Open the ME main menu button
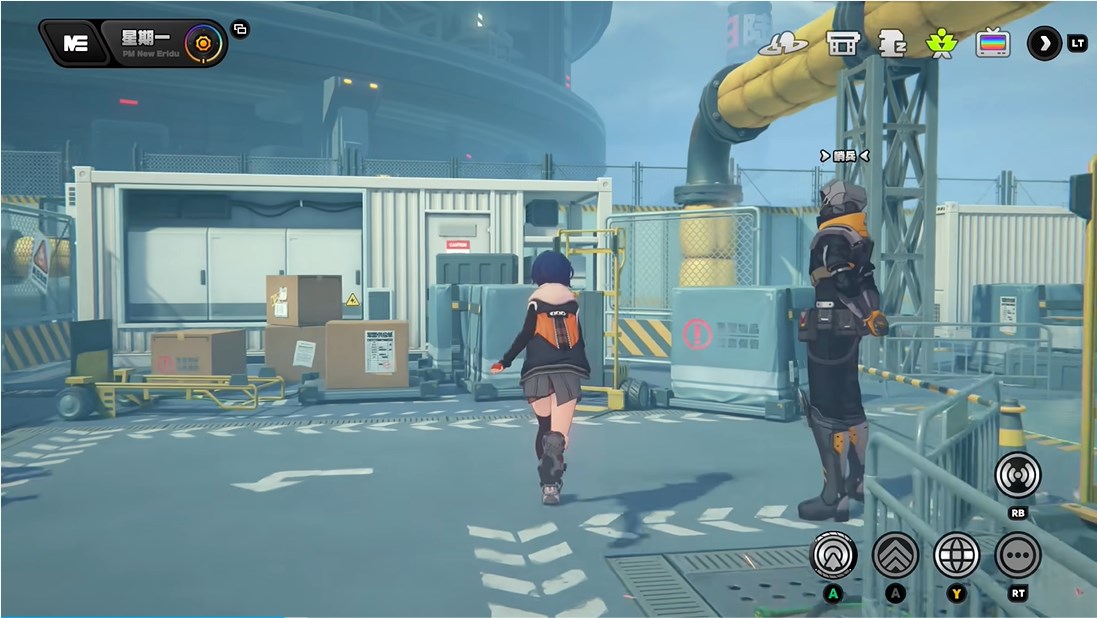 74,43
